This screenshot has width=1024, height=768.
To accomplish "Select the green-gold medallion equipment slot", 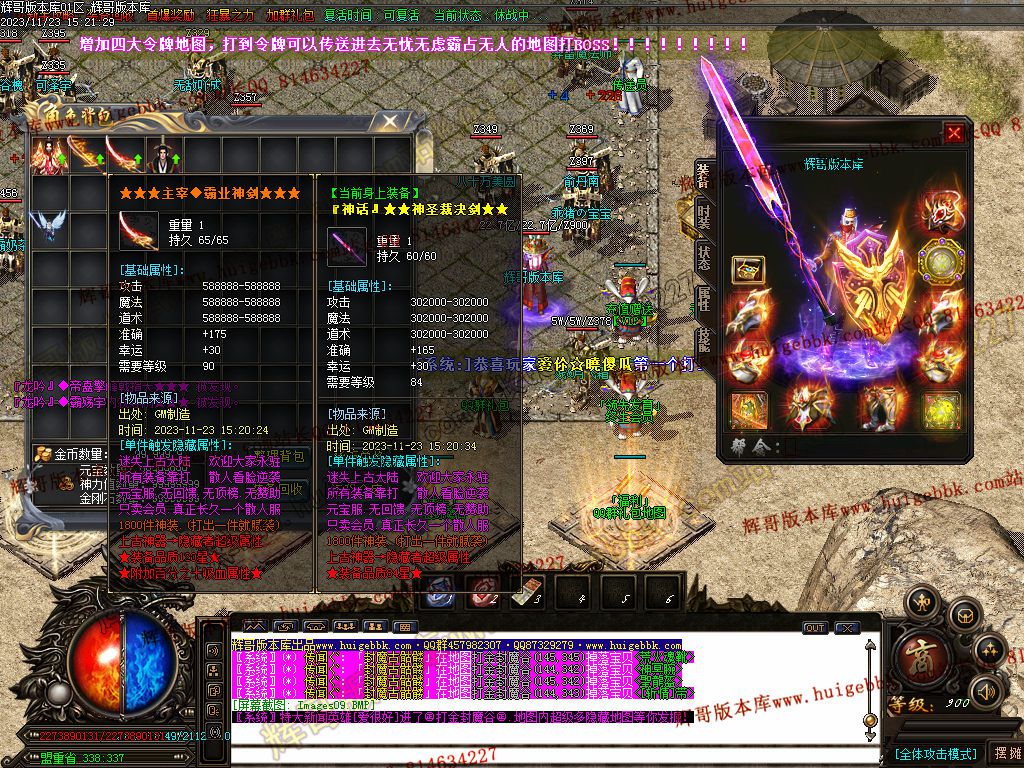I will 940,262.
